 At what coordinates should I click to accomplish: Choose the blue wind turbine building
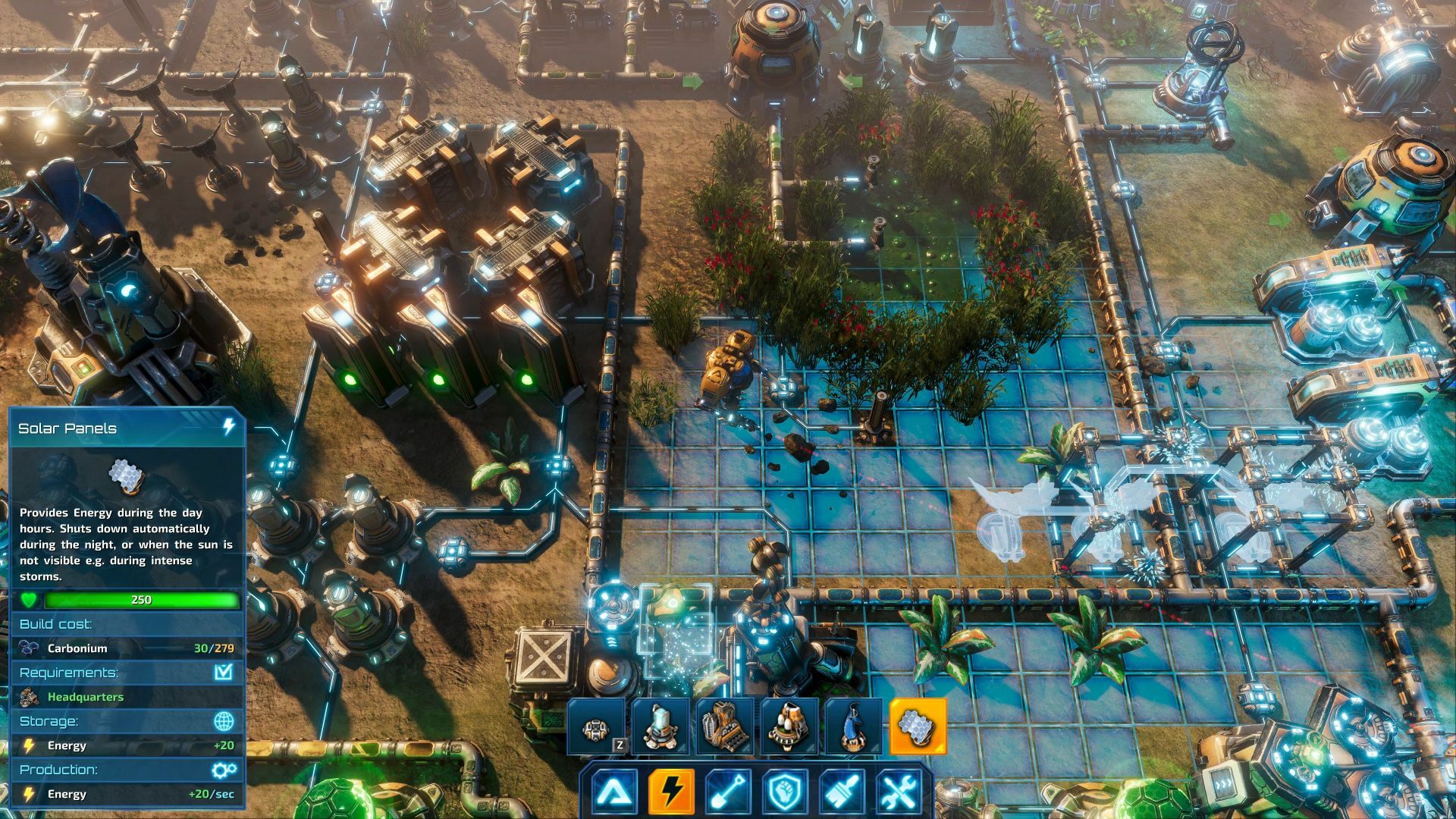pos(854,726)
